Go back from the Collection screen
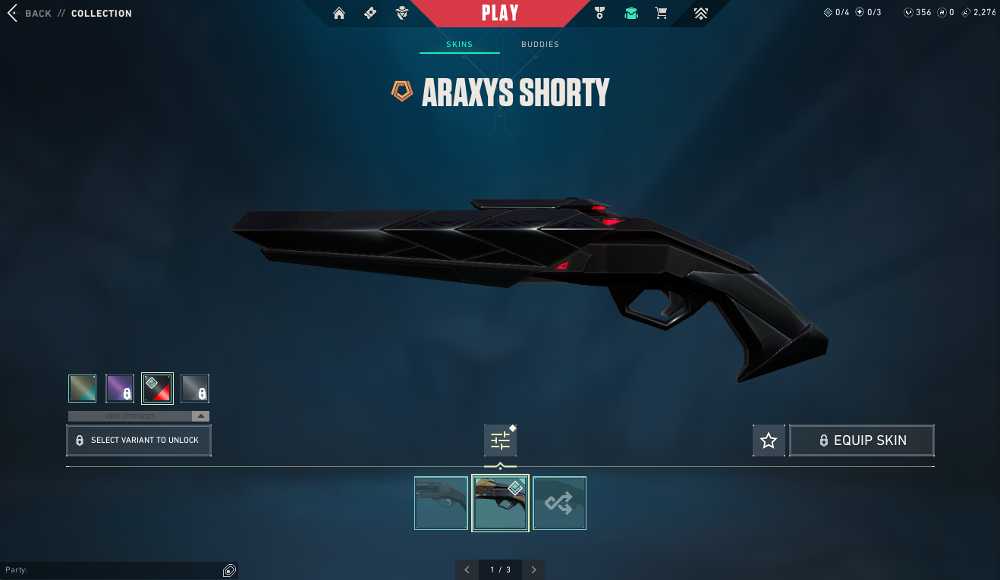This screenshot has height=580, width=1000. point(30,14)
